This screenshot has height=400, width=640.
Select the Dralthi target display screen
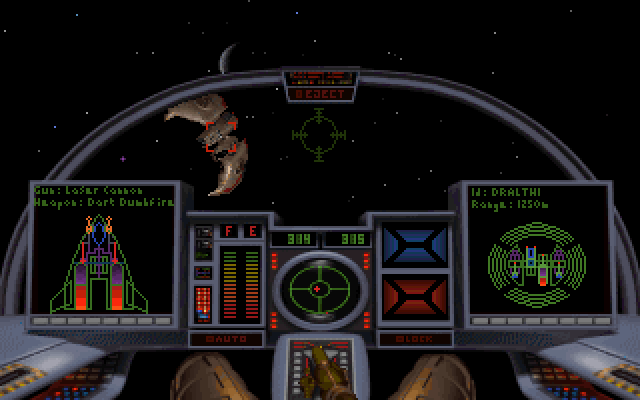[535, 250]
